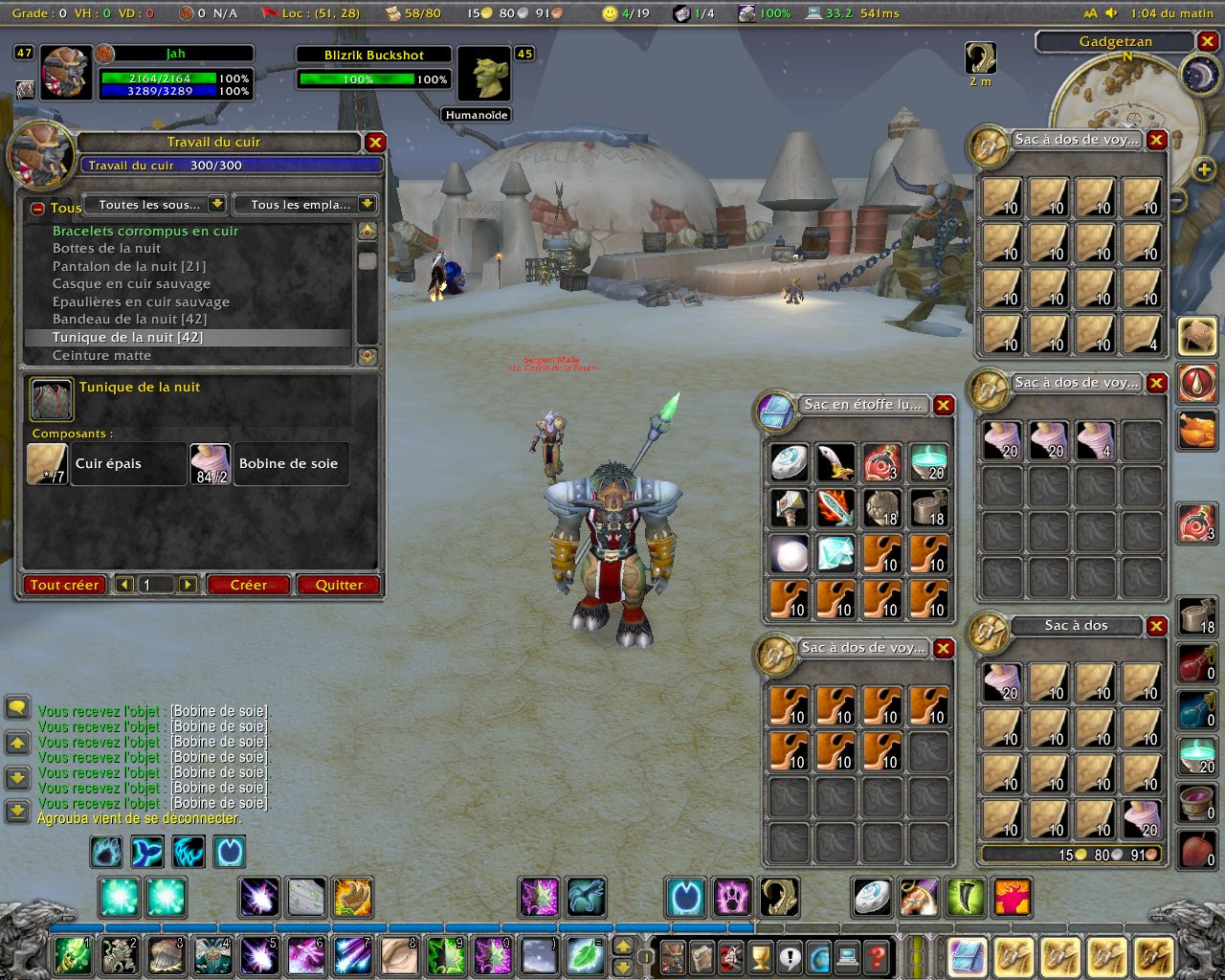Choose the Bottes de la nuit recipe
Viewport: 1225px width, 980px height.
coord(106,248)
